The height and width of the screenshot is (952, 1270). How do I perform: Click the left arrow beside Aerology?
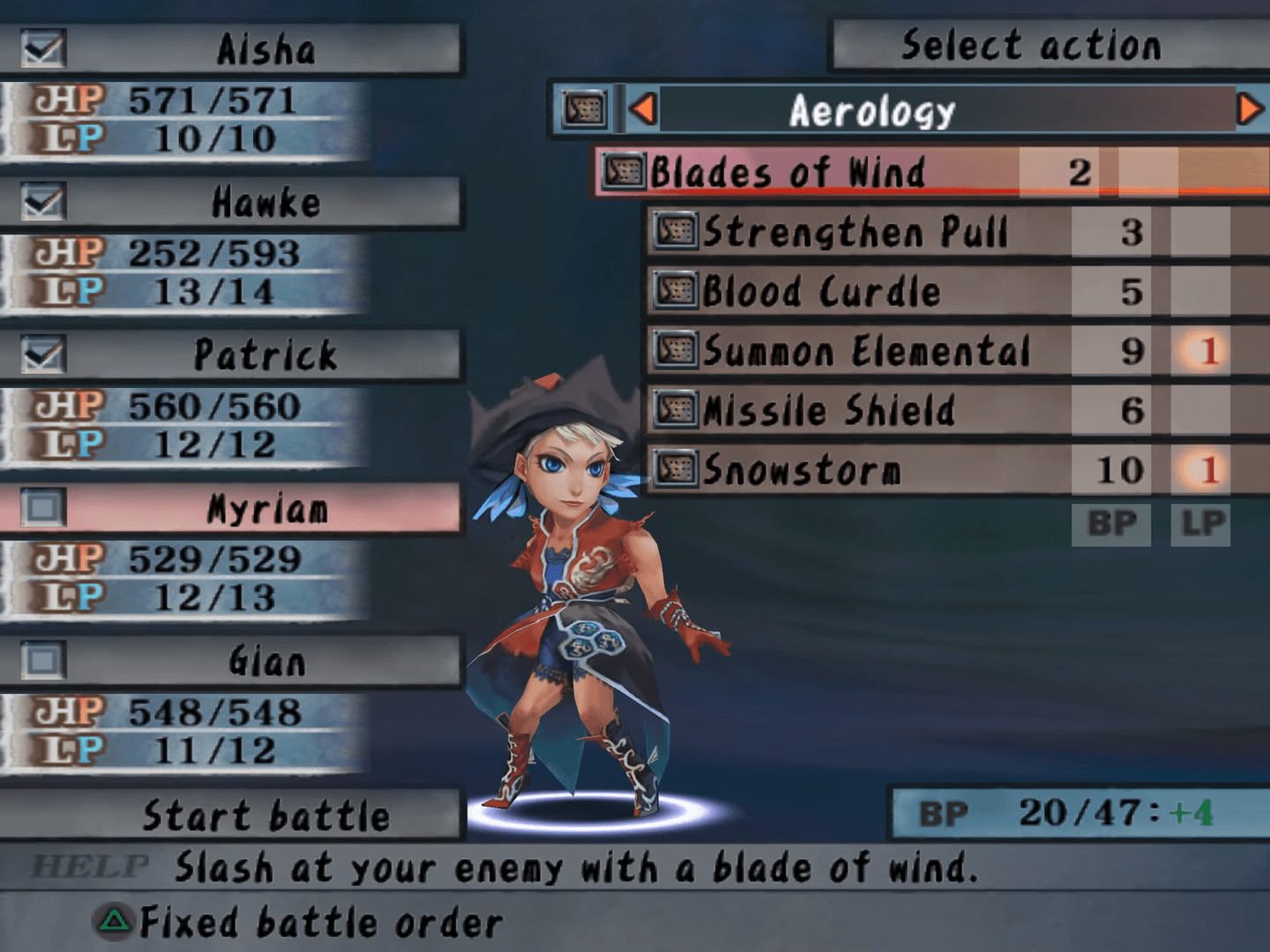(643, 109)
